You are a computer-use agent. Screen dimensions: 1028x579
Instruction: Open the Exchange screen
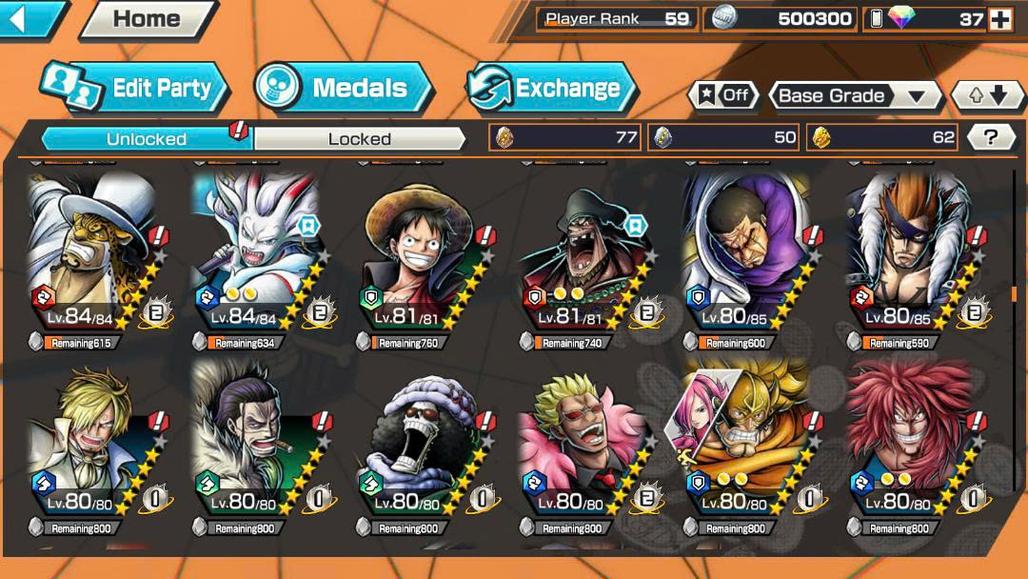(552, 88)
